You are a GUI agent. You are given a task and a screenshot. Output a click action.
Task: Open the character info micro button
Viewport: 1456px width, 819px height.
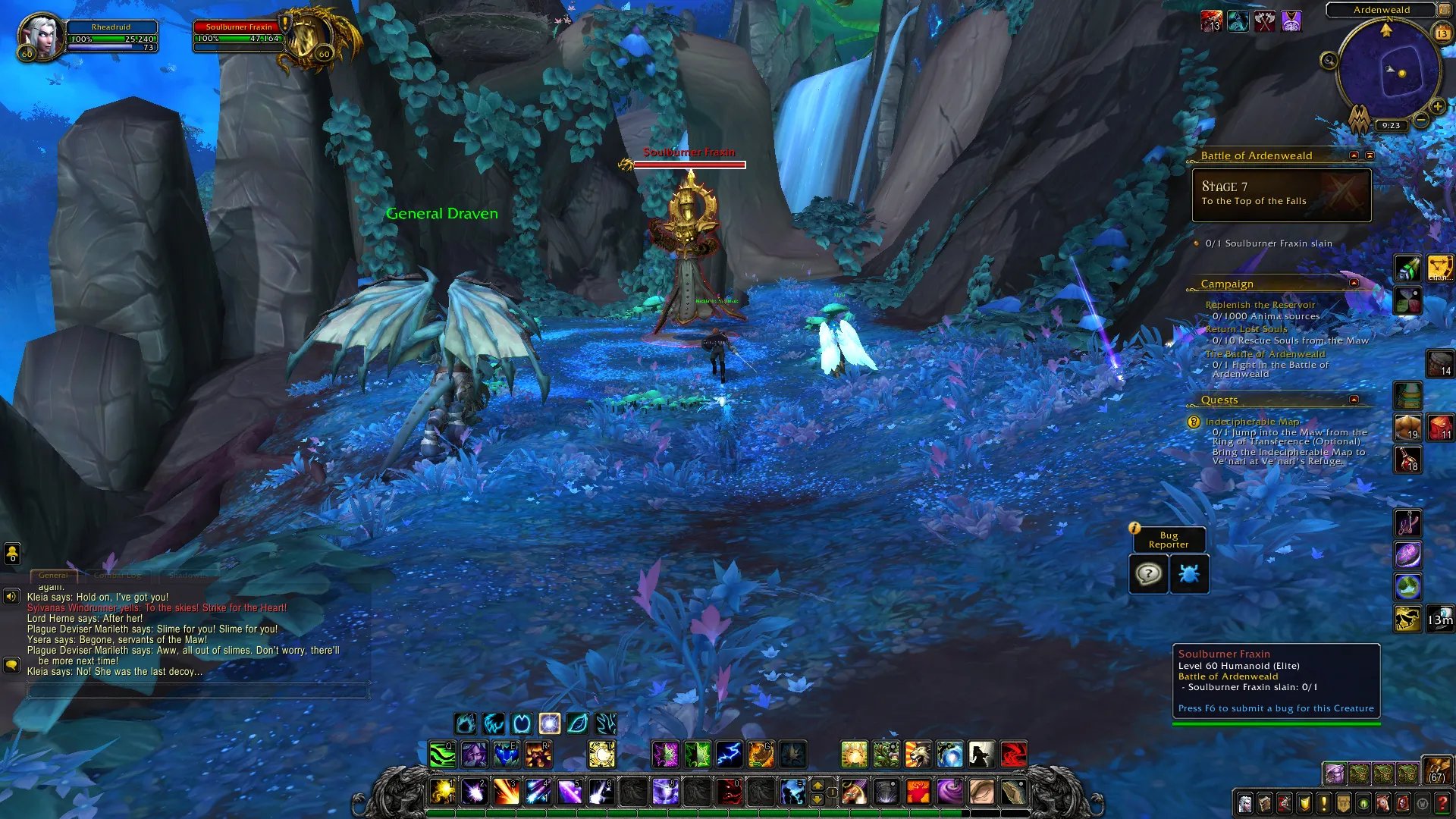1245,803
